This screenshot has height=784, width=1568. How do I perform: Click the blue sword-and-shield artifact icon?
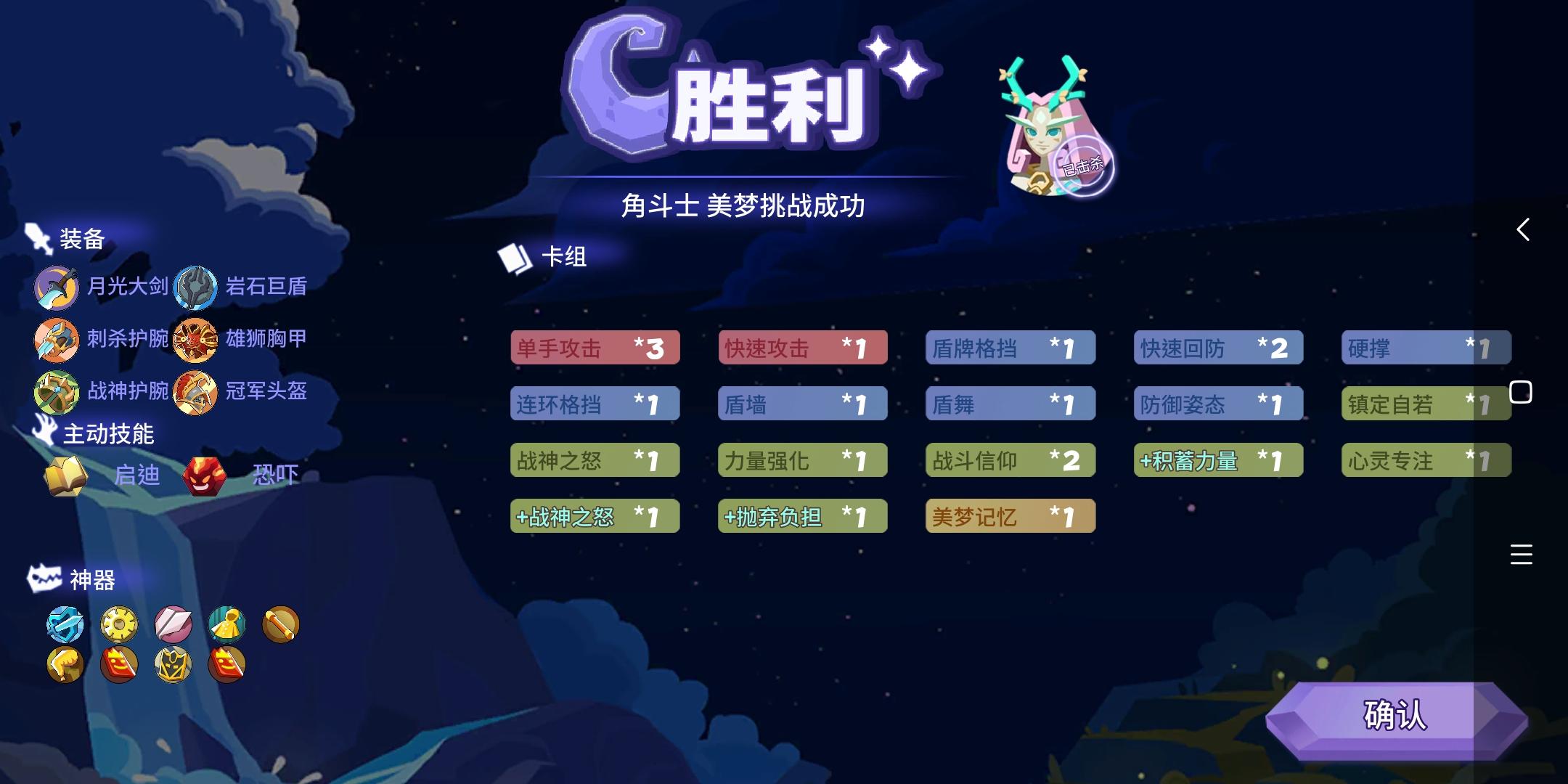67,624
